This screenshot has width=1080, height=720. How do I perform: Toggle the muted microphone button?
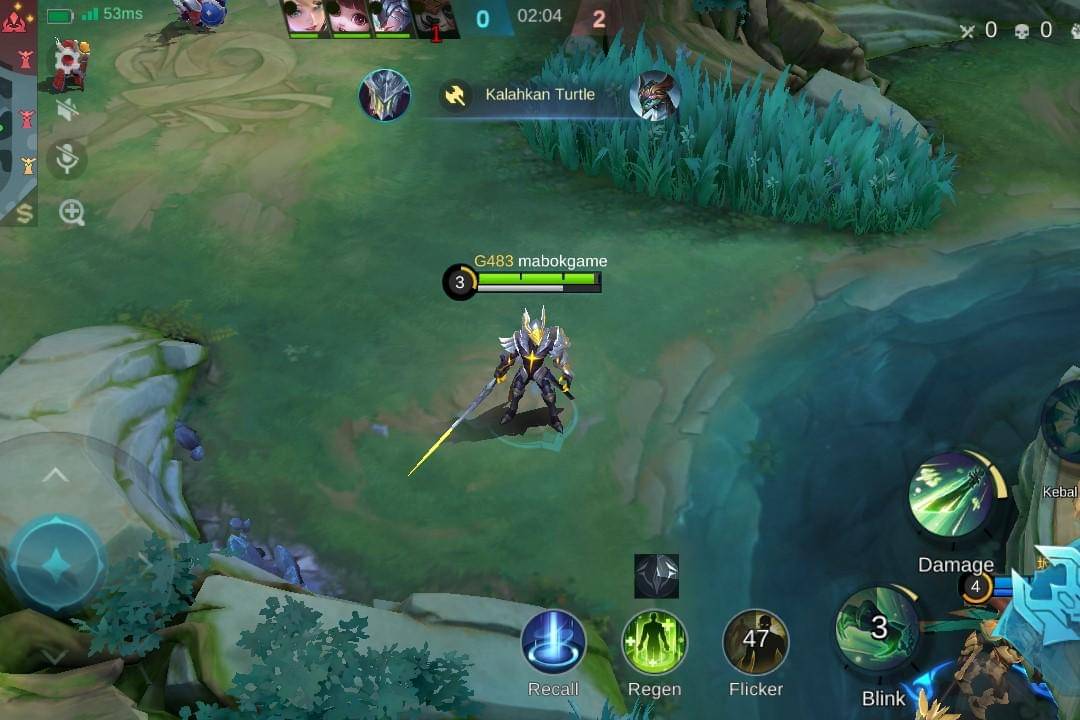coord(68,160)
